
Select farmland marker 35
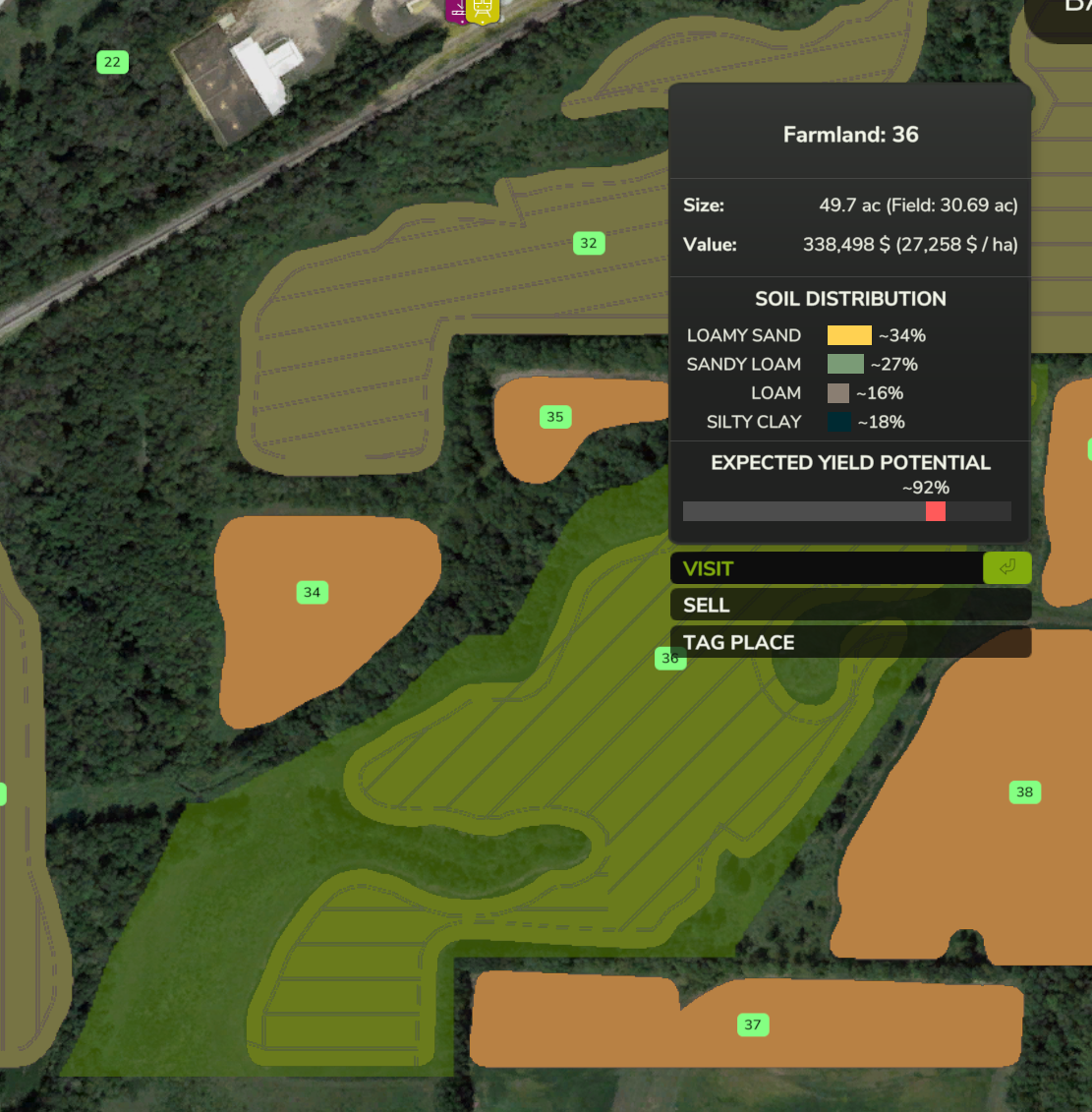555,417
